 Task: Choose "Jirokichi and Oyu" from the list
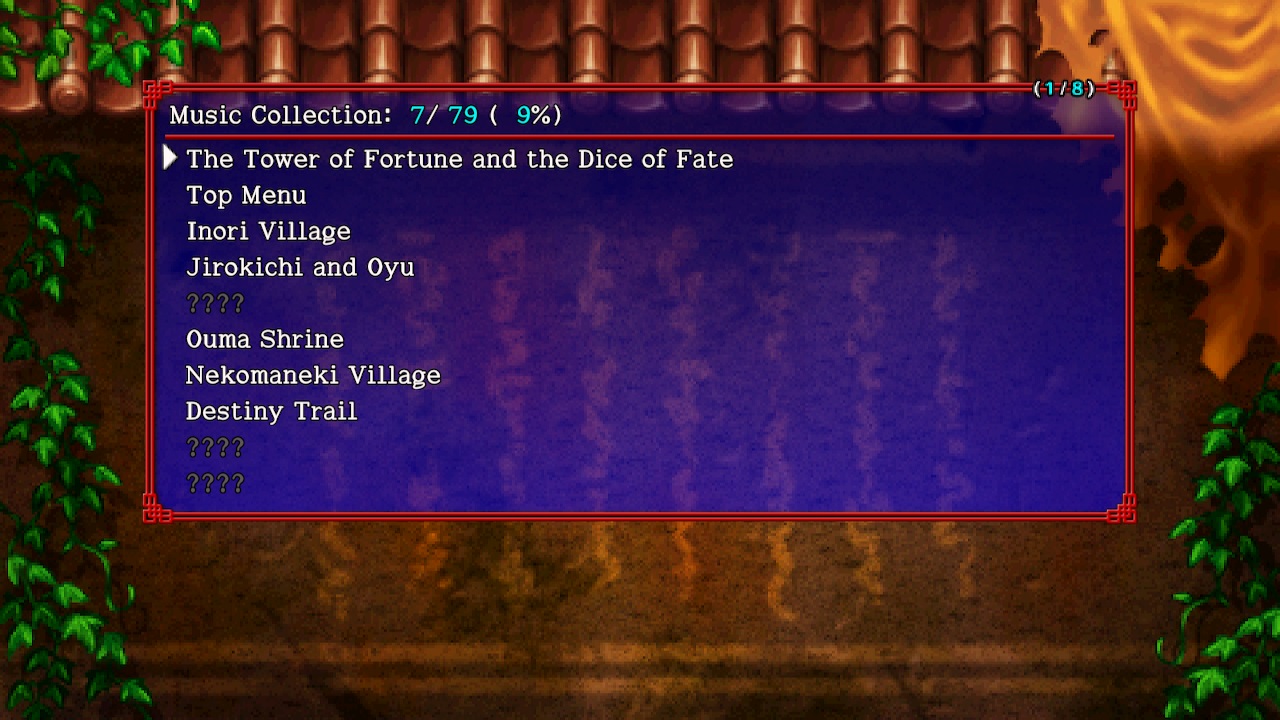pos(300,267)
